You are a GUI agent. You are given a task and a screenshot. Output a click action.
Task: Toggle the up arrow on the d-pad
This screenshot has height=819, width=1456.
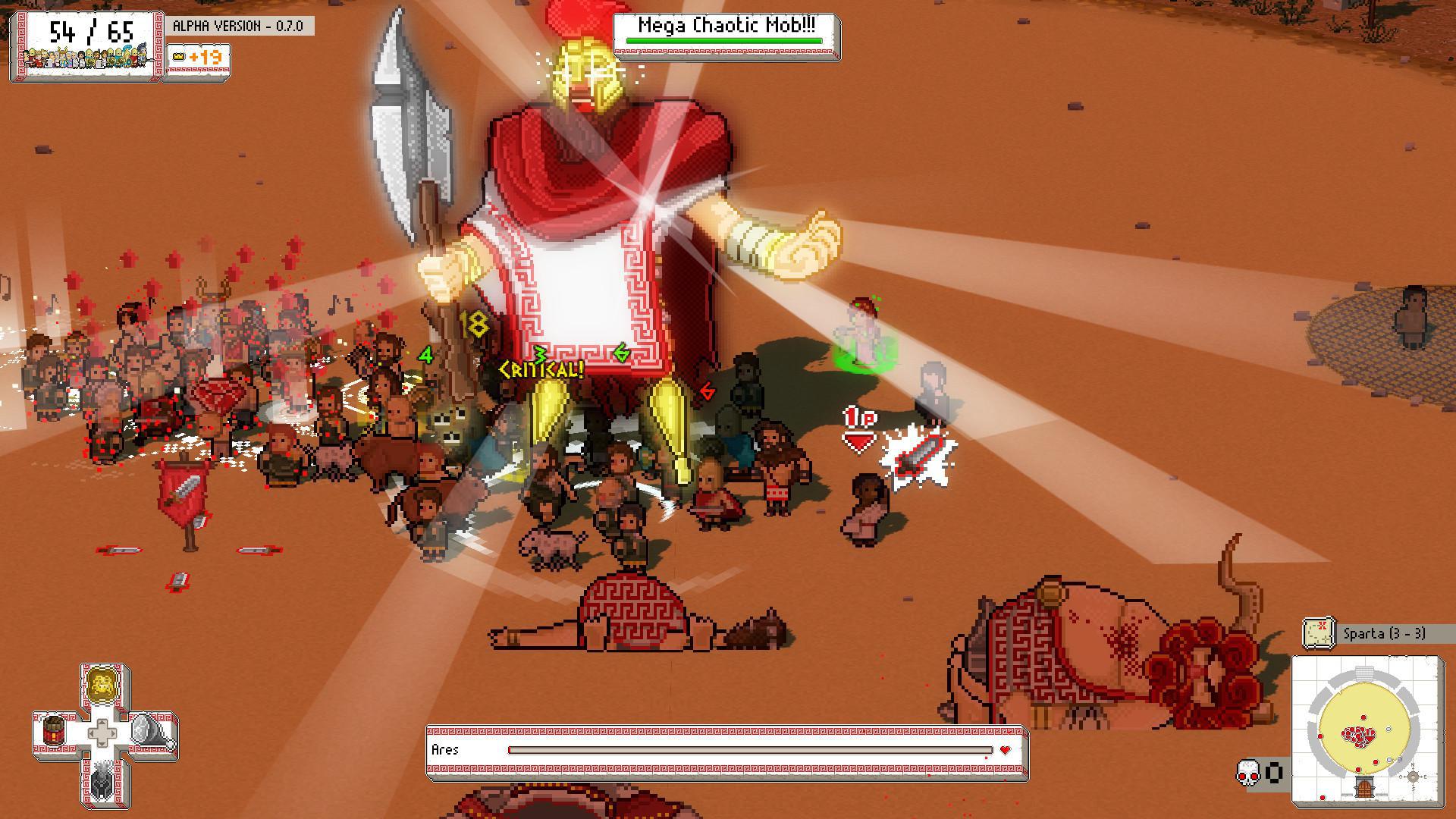(102, 723)
